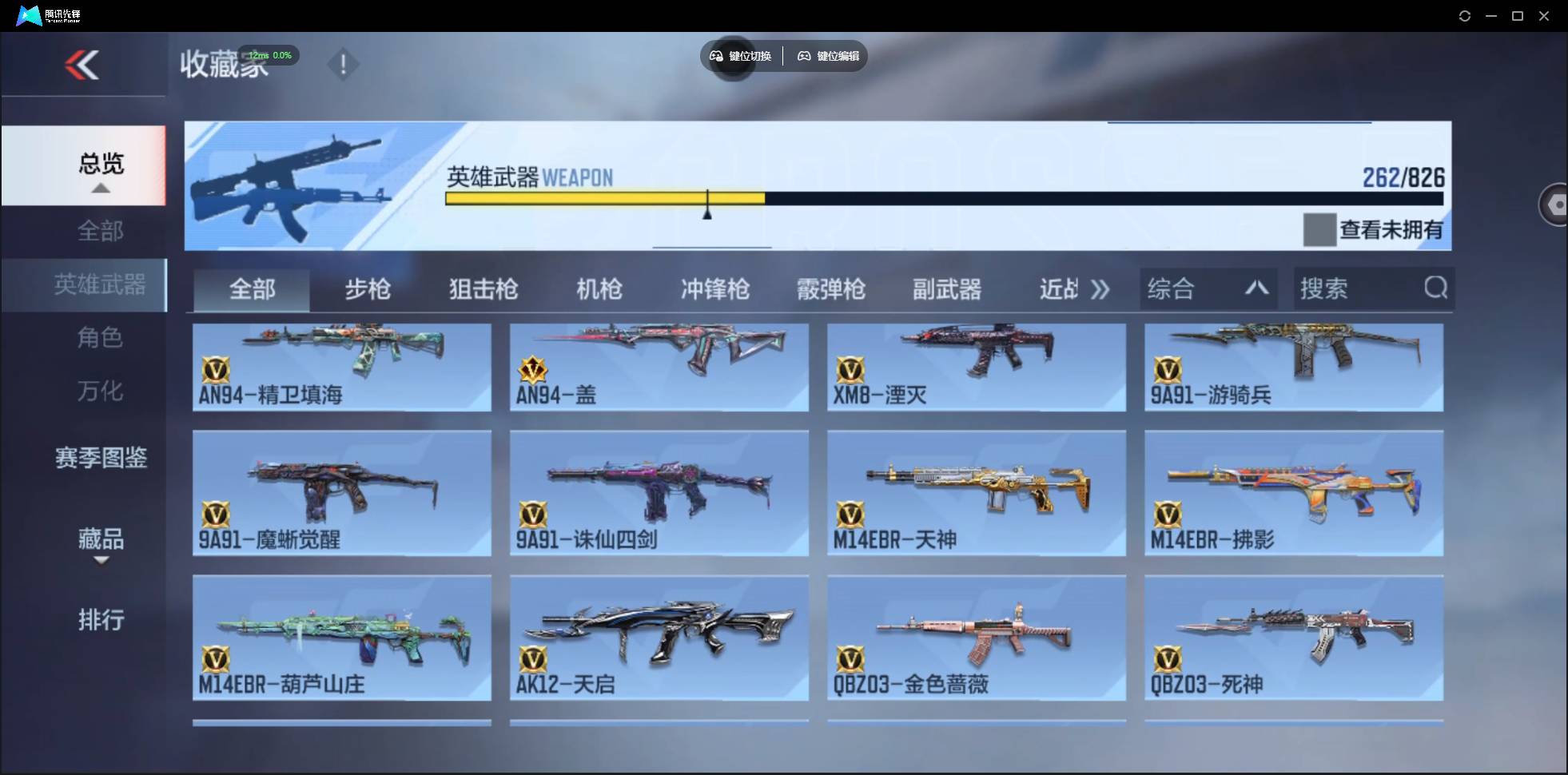Select the M14EBR-葫芦山庄 weapon thumbnail

341,638
